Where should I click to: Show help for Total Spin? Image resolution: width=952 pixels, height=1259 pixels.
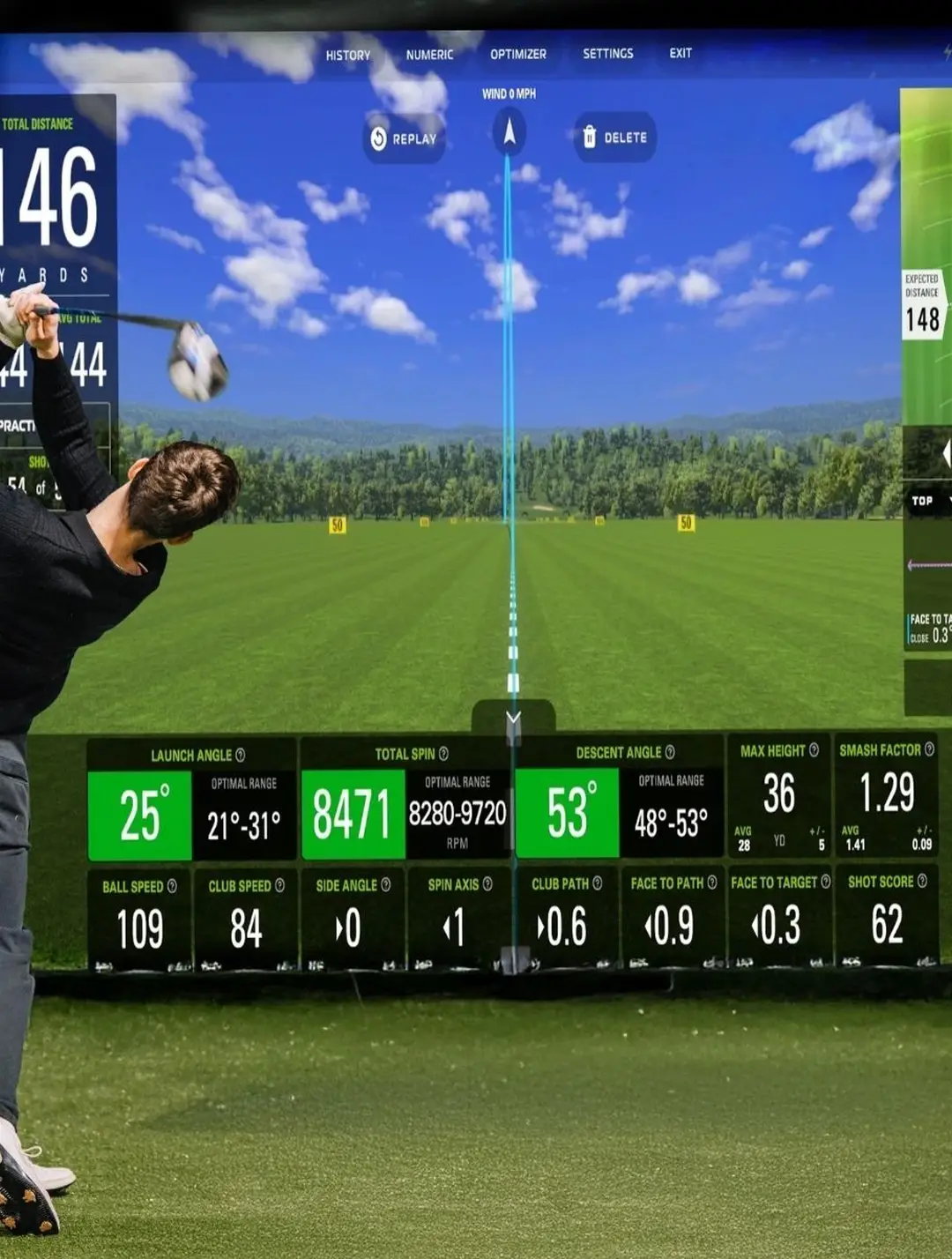443,754
